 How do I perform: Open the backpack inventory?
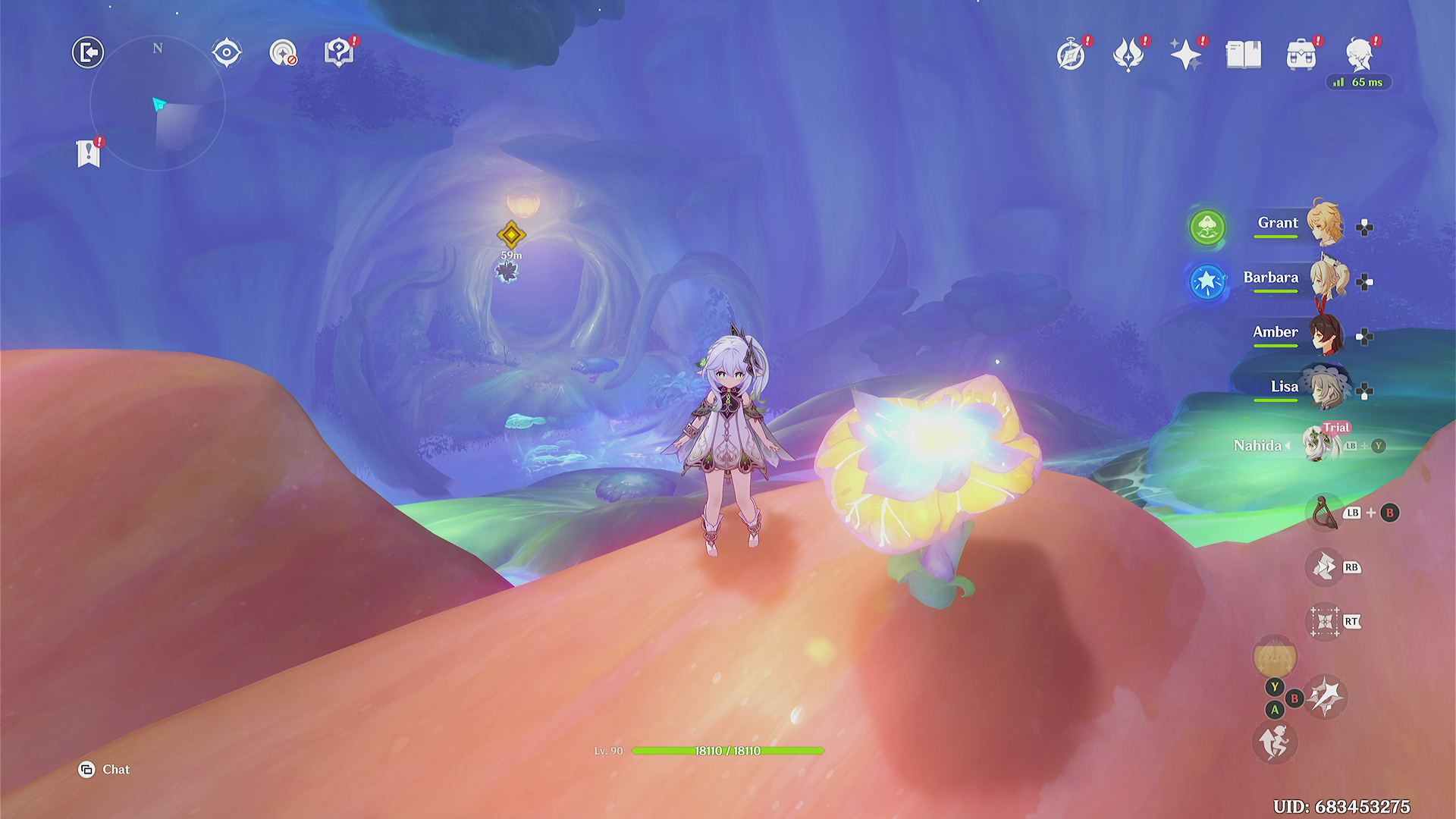(1301, 55)
